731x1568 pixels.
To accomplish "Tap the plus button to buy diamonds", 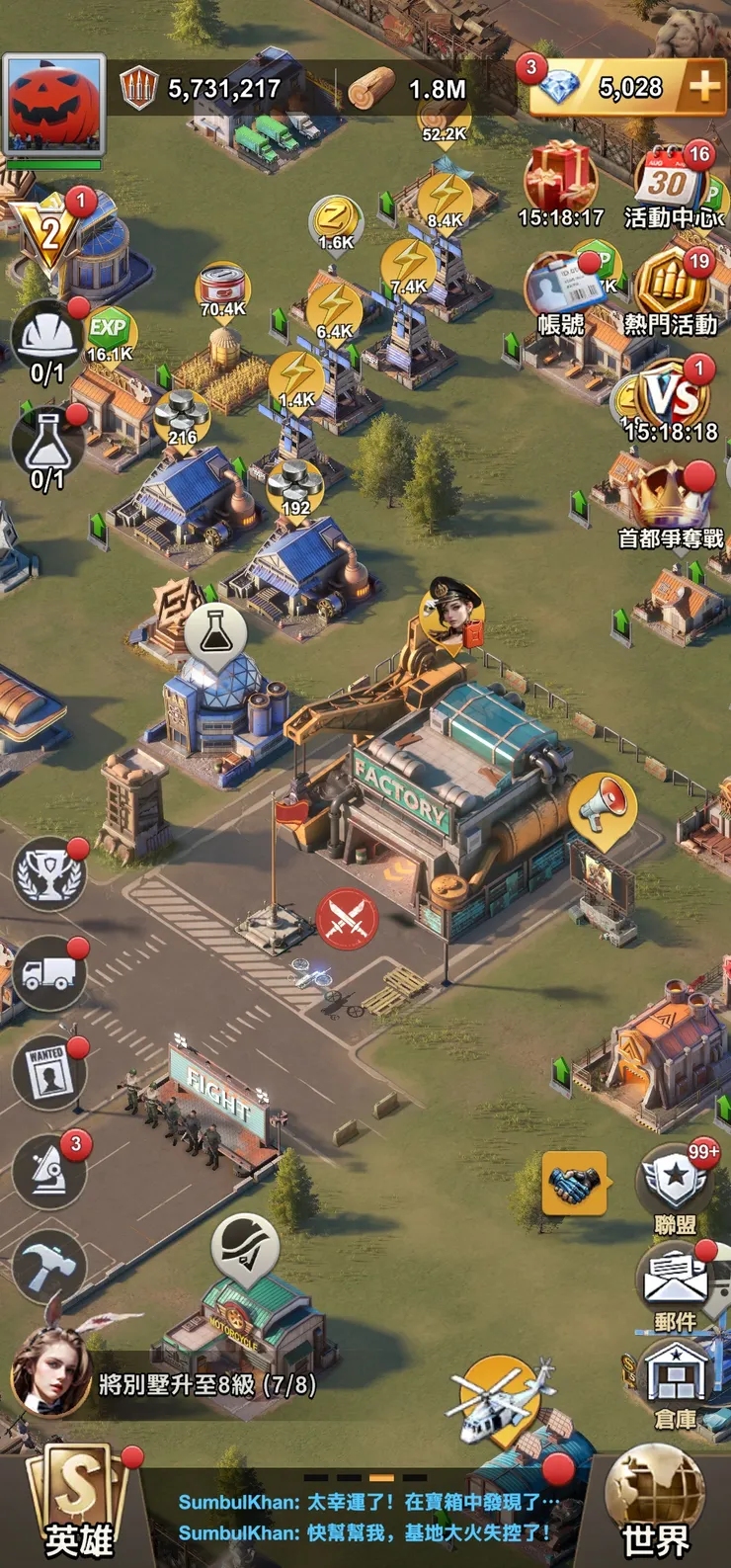I will [703, 87].
